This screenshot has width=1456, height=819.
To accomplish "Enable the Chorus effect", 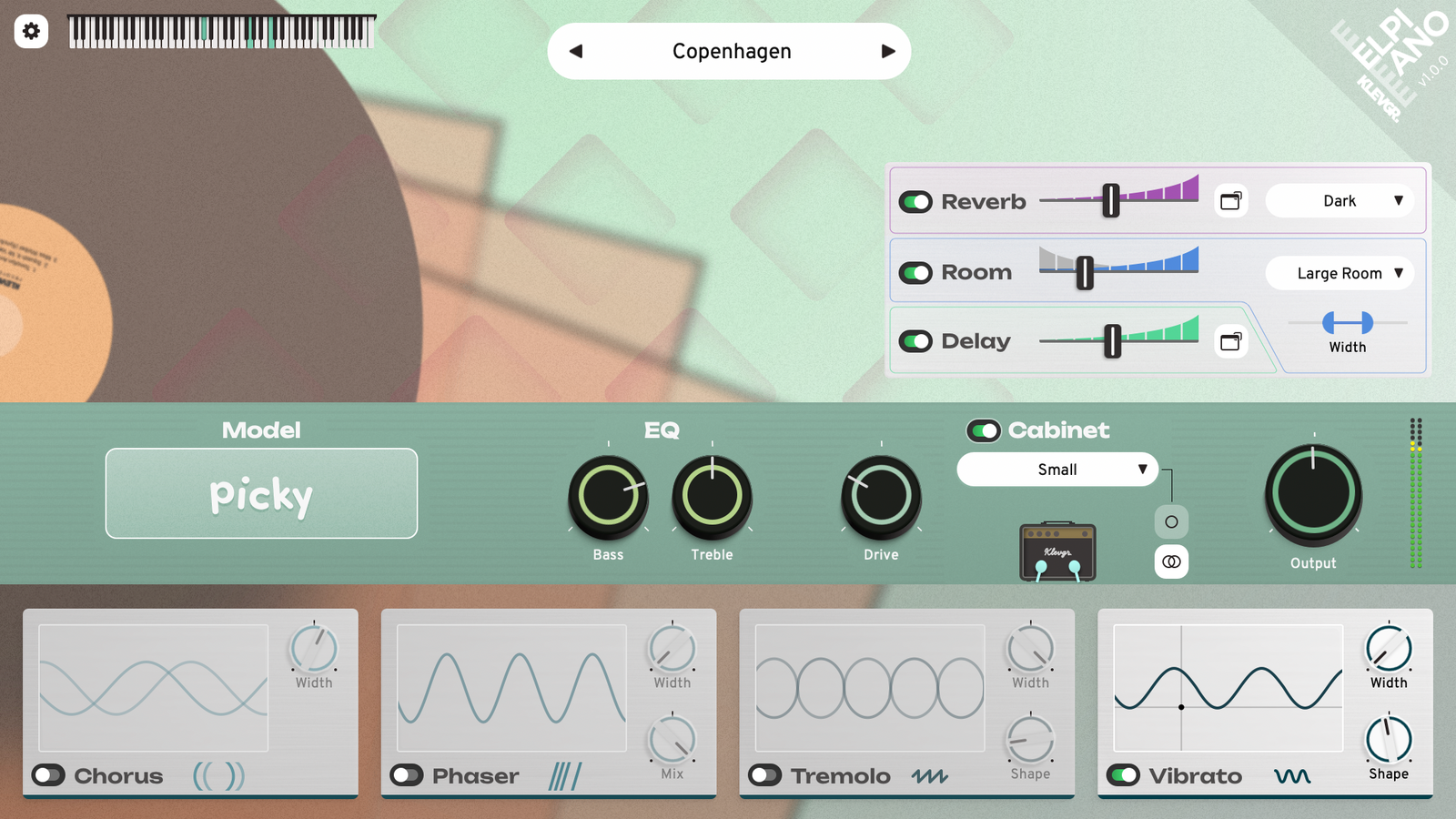I will tap(46, 775).
